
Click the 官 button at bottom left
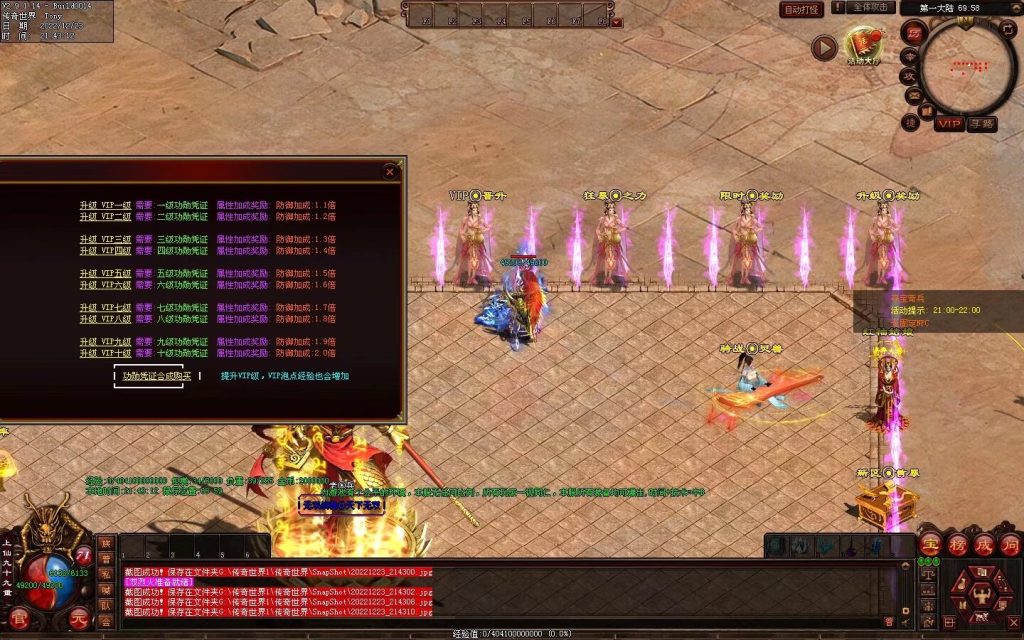[x=19, y=617]
